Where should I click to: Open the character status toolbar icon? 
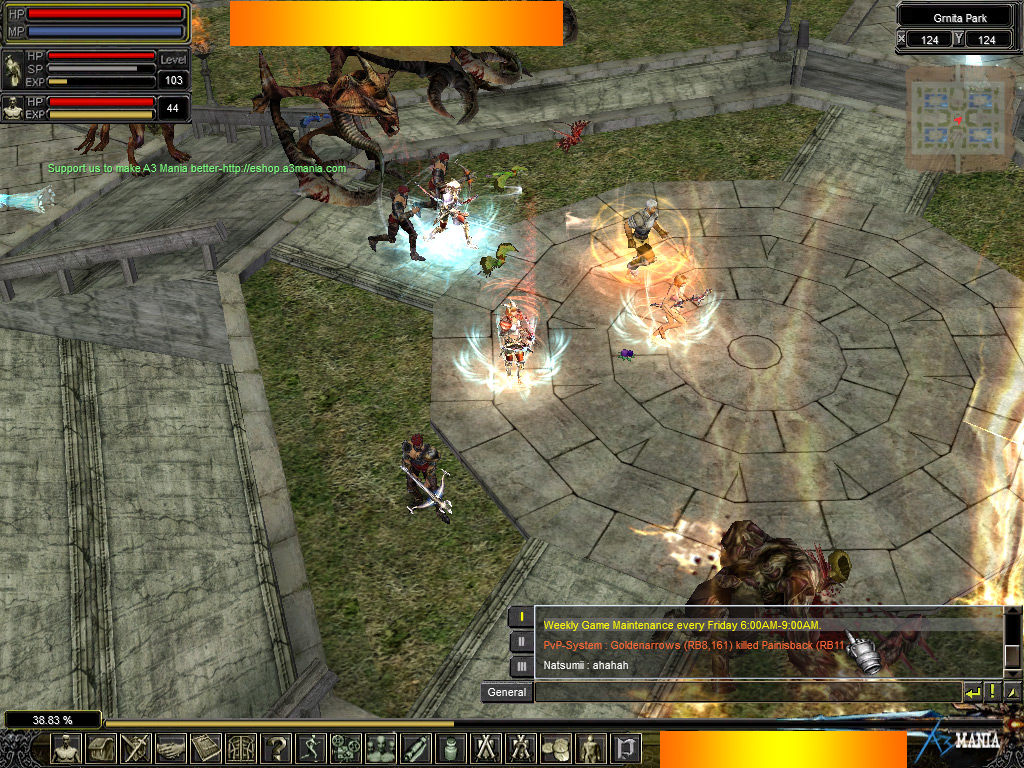[x=66, y=748]
